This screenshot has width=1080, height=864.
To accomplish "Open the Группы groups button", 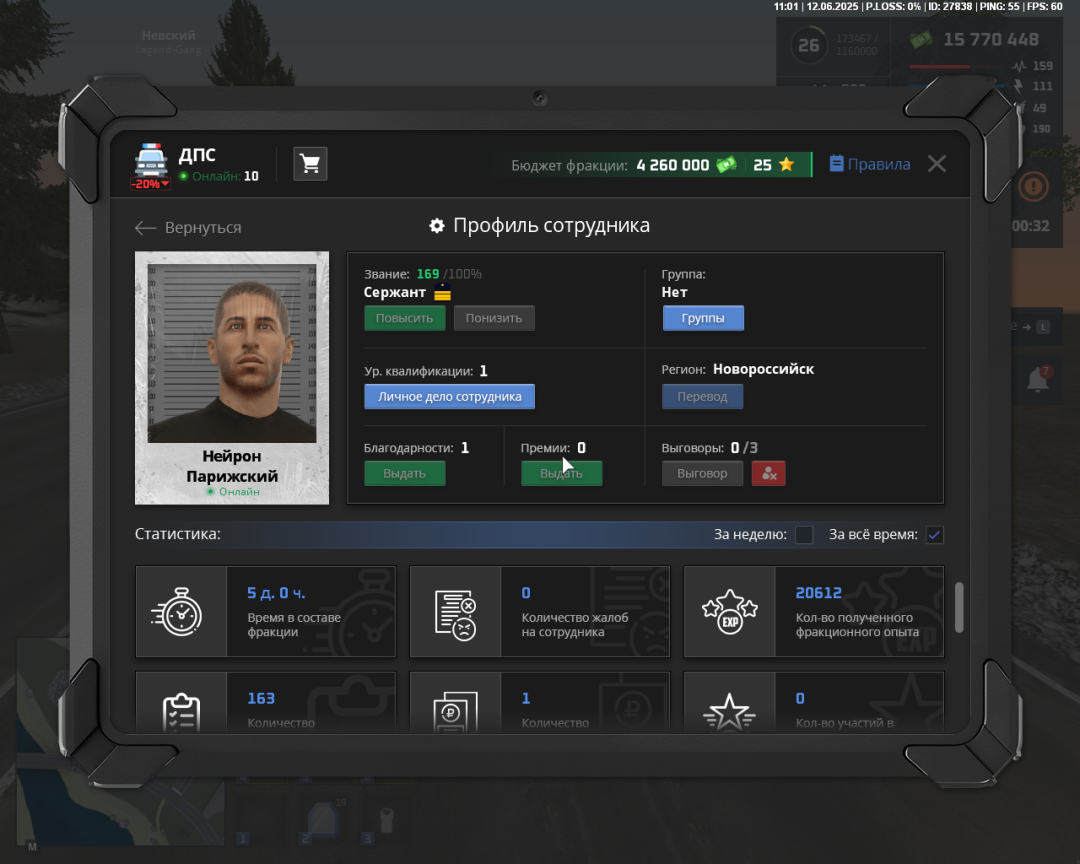I will coord(702,318).
